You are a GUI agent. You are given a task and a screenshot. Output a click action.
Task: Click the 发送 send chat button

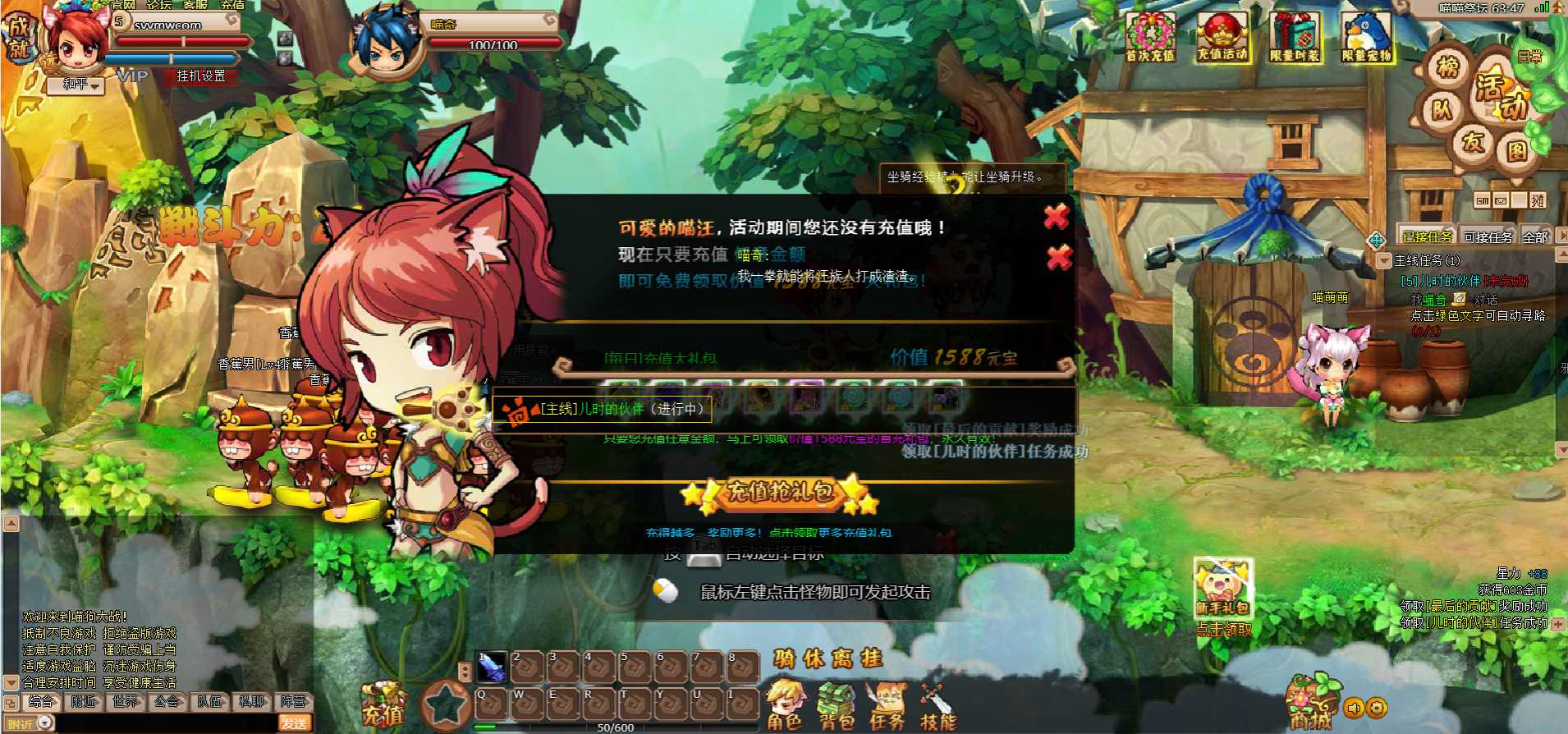(294, 723)
